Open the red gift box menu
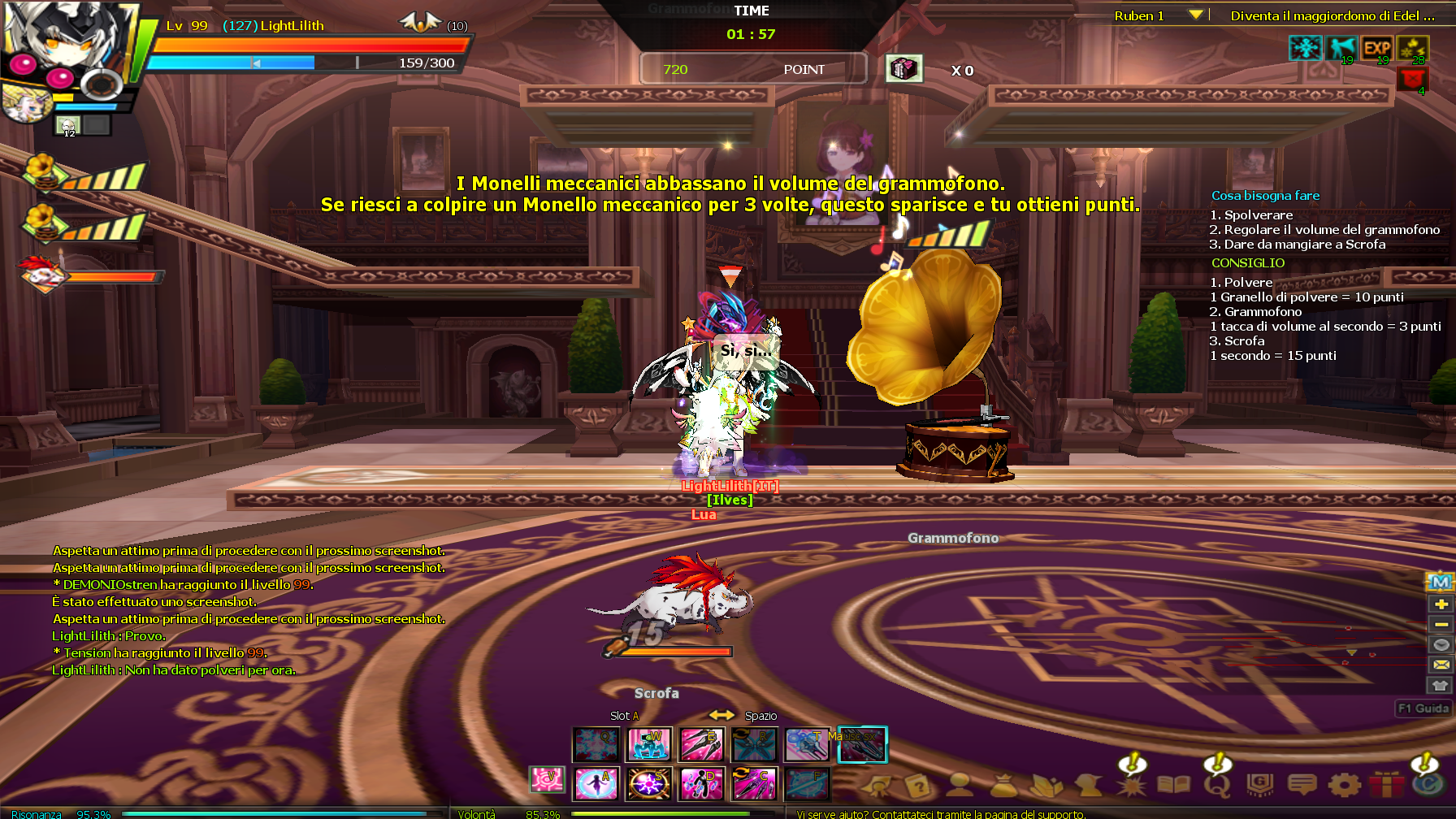The height and width of the screenshot is (819, 1456). tap(1386, 785)
